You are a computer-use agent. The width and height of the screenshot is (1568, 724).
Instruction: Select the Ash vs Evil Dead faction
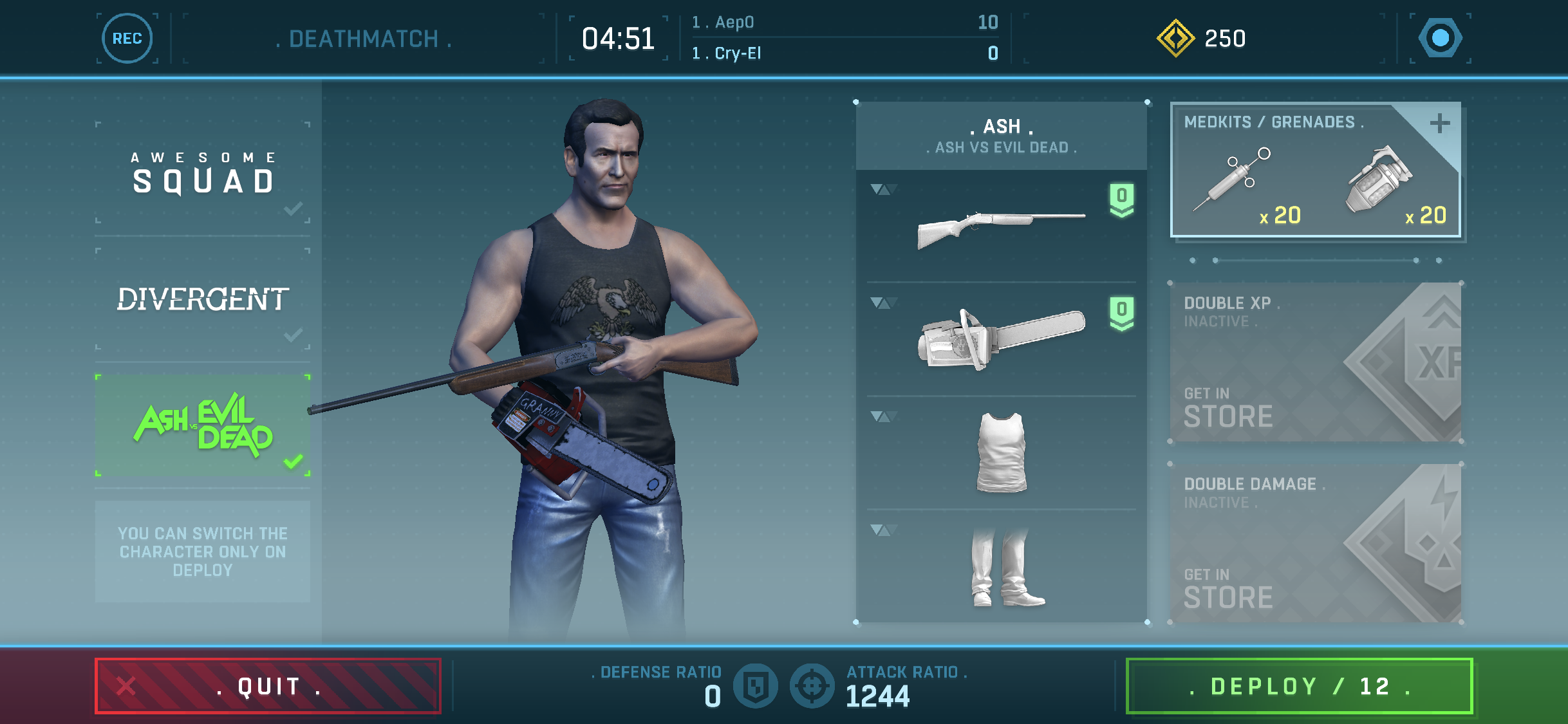(x=203, y=425)
